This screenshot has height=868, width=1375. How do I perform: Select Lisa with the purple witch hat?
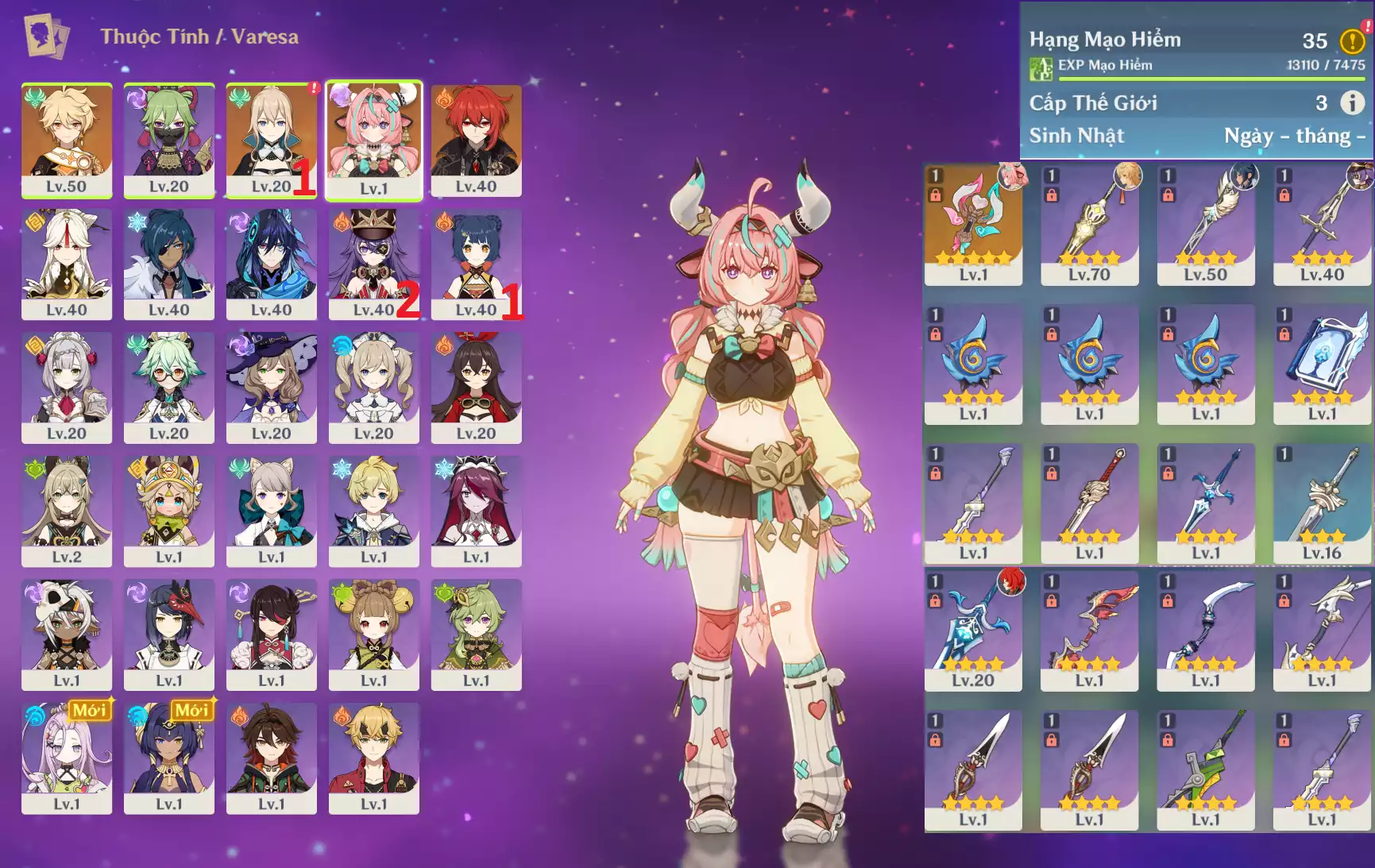pyautogui.click(x=271, y=387)
